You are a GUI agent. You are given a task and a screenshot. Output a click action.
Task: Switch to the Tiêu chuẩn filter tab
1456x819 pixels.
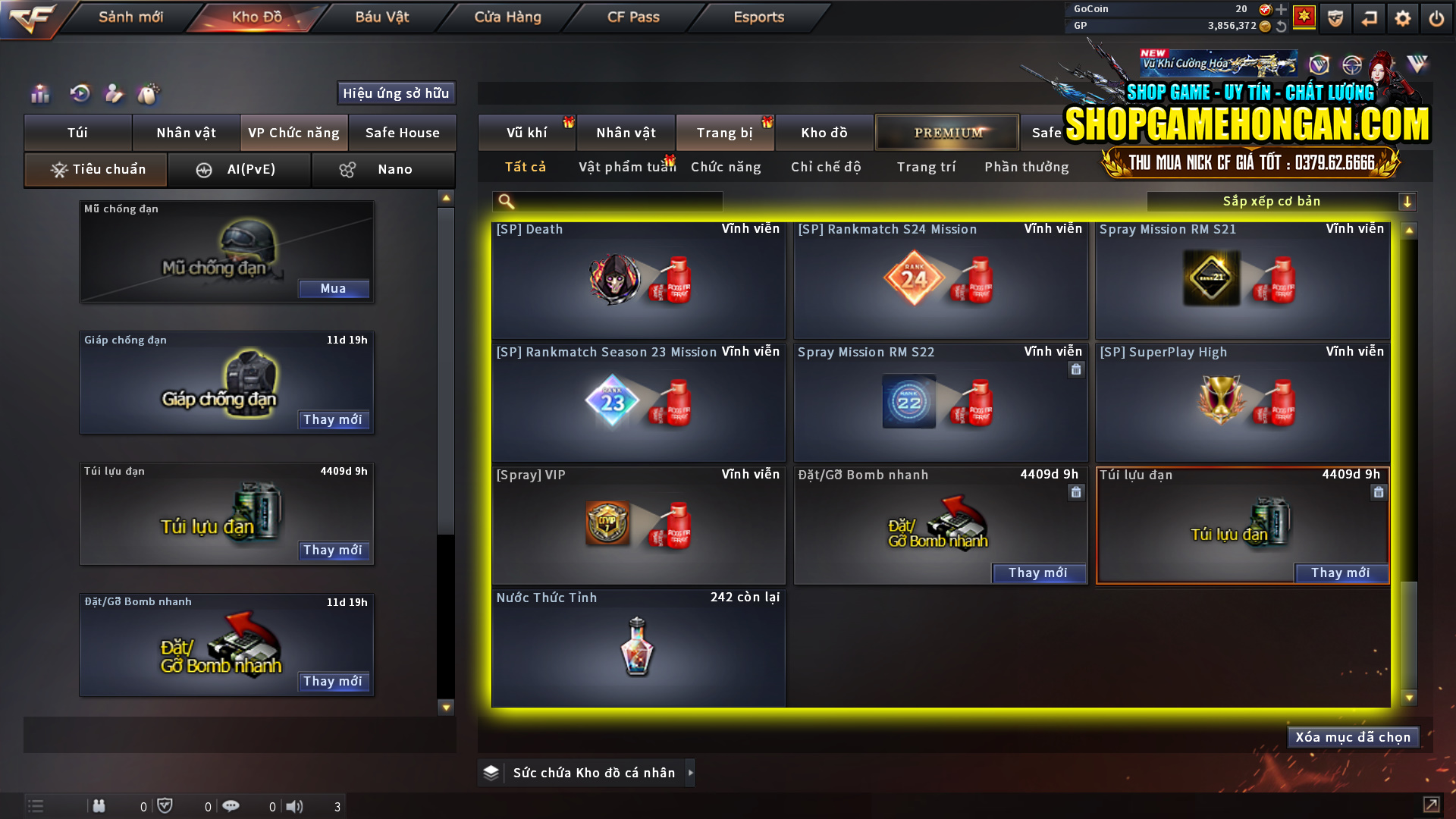[95, 169]
